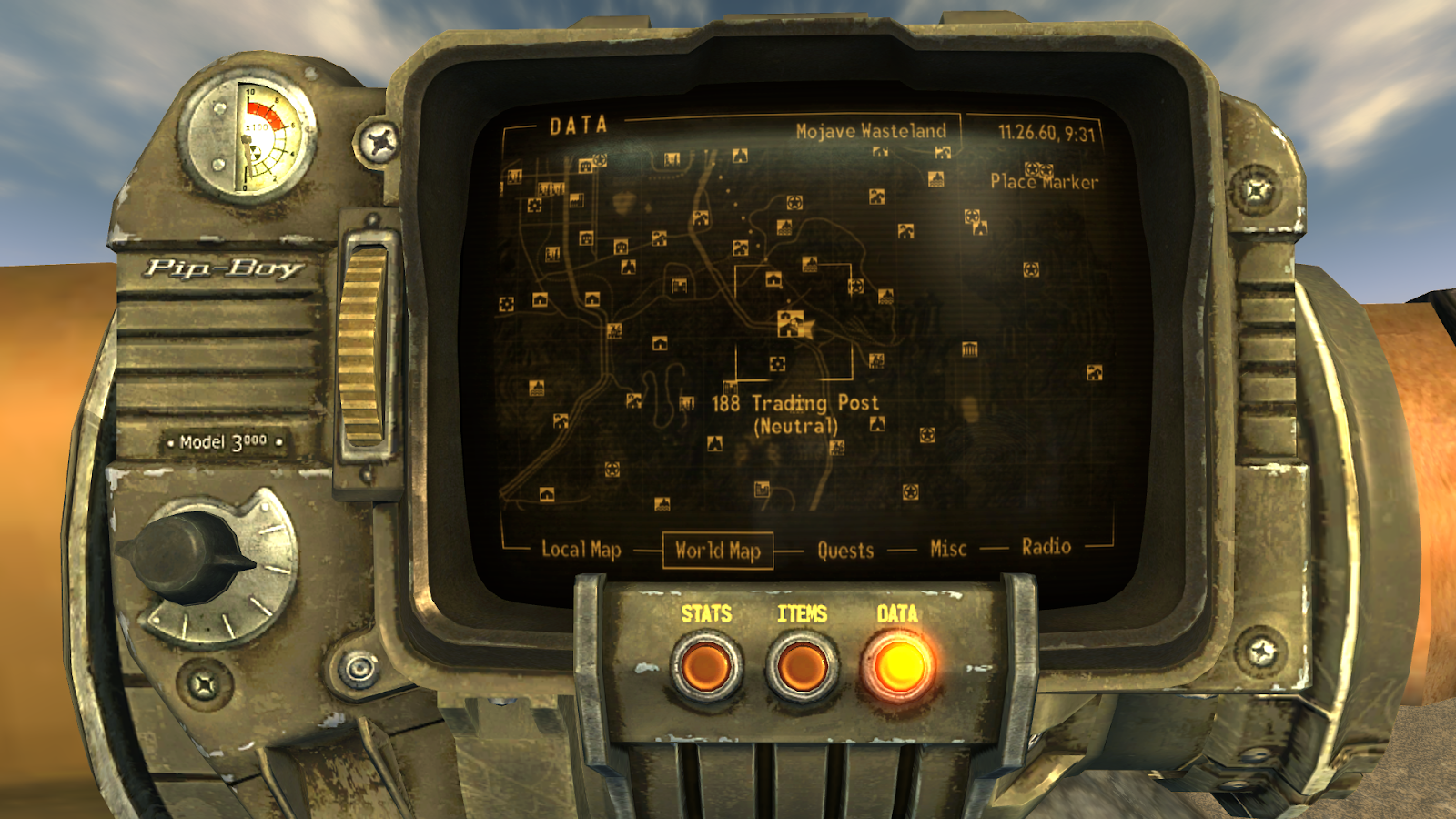Toggle the Place Marker option in the top right
The height and width of the screenshot is (819, 1456).
1045,180
